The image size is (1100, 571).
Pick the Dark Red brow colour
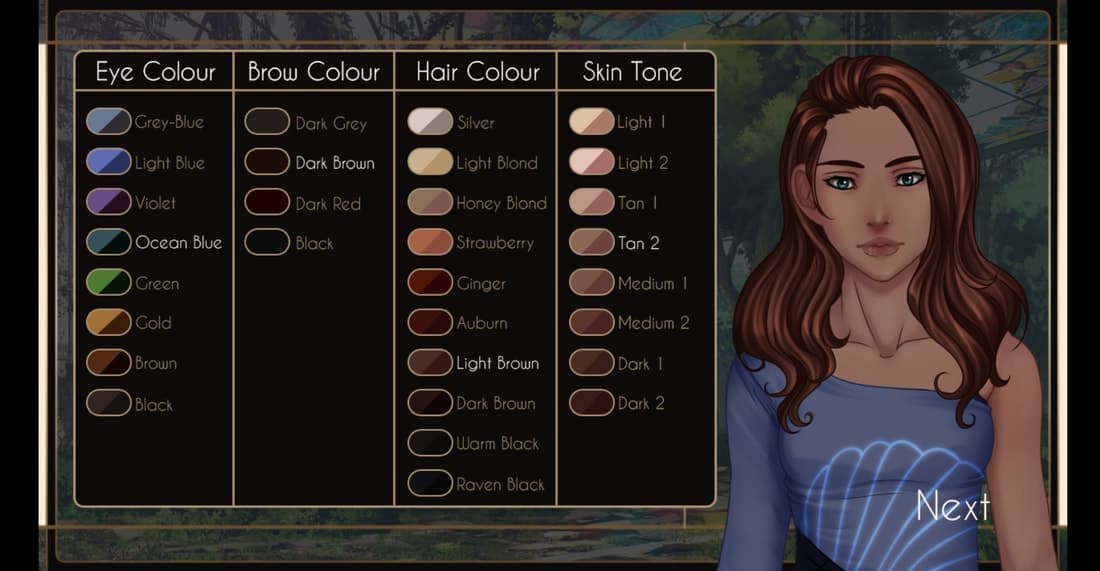tap(267, 202)
